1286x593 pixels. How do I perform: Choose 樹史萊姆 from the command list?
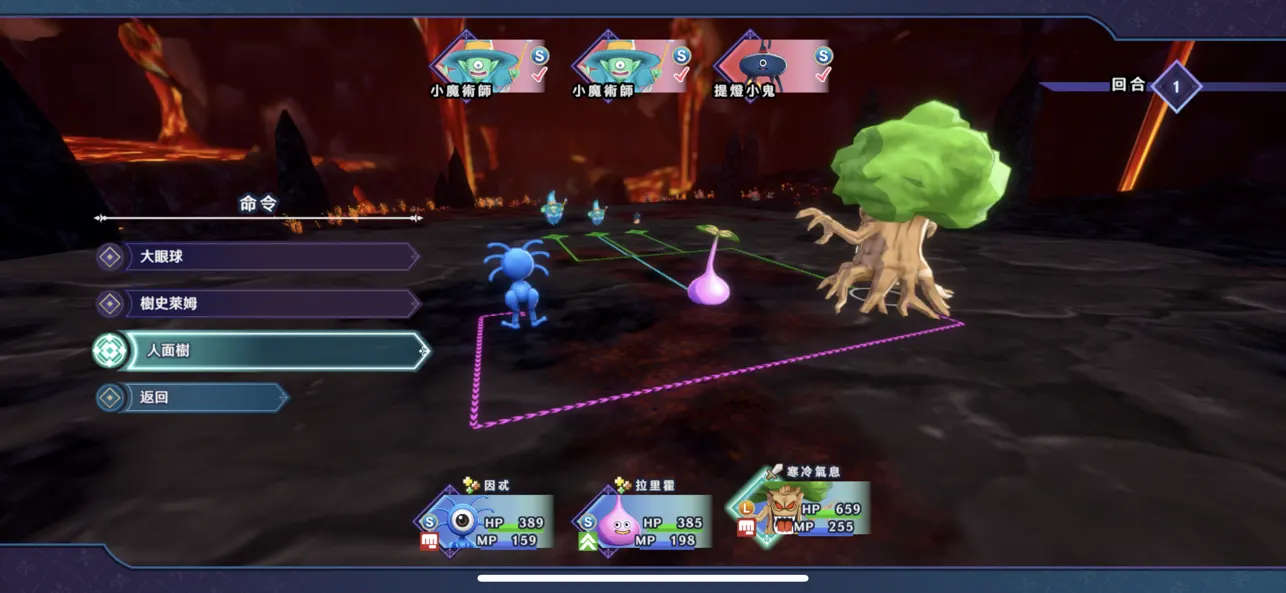pyautogui.click(x=260, y=304)
